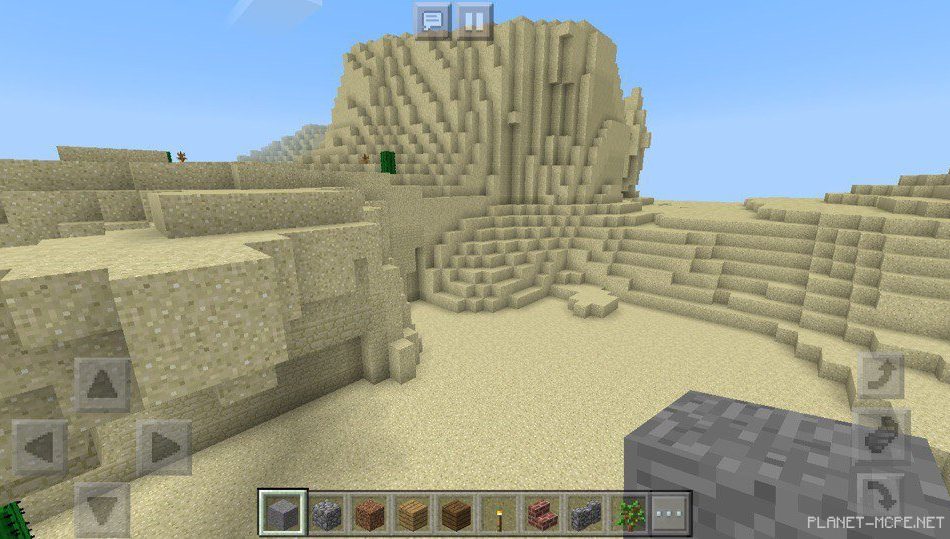This screenshot has width=950, height=539.
Task: Select the cobblestone wall hotbar slot
Action: pos(584,514)
